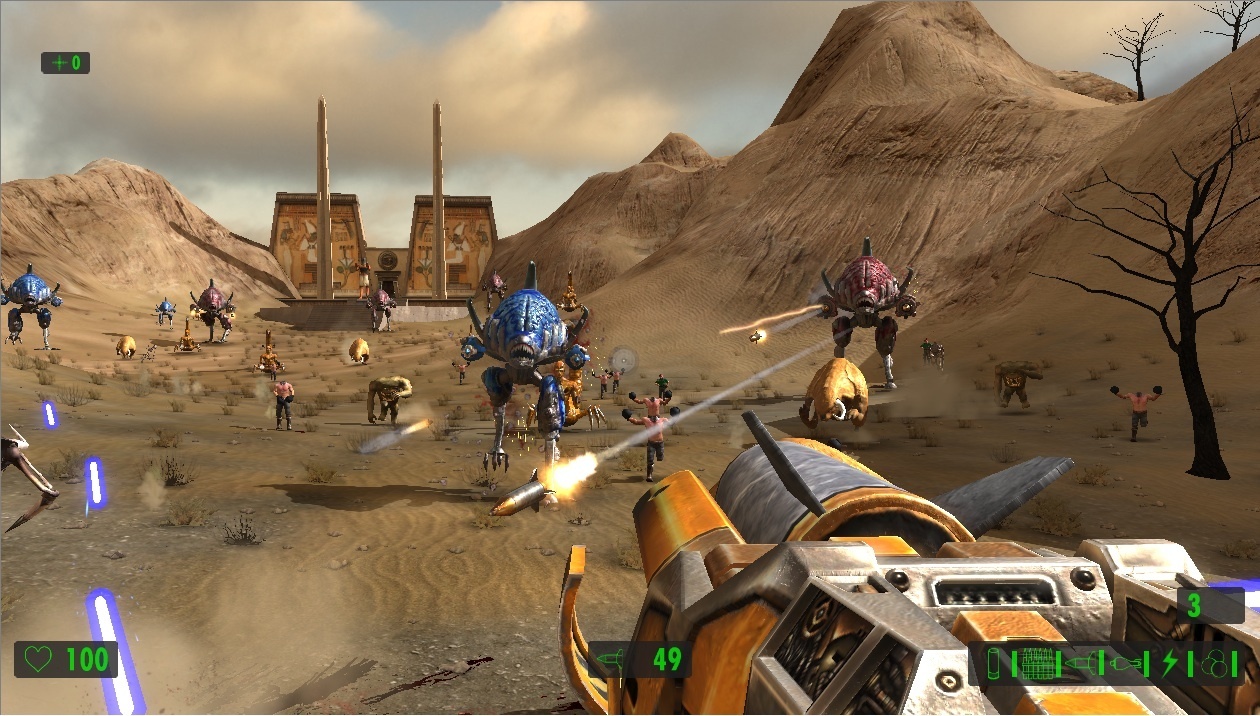Select the shotgun shell ammo icon
Image resolution: width=1260 pixels, height=716 pixels.
(x=993, y=663)
